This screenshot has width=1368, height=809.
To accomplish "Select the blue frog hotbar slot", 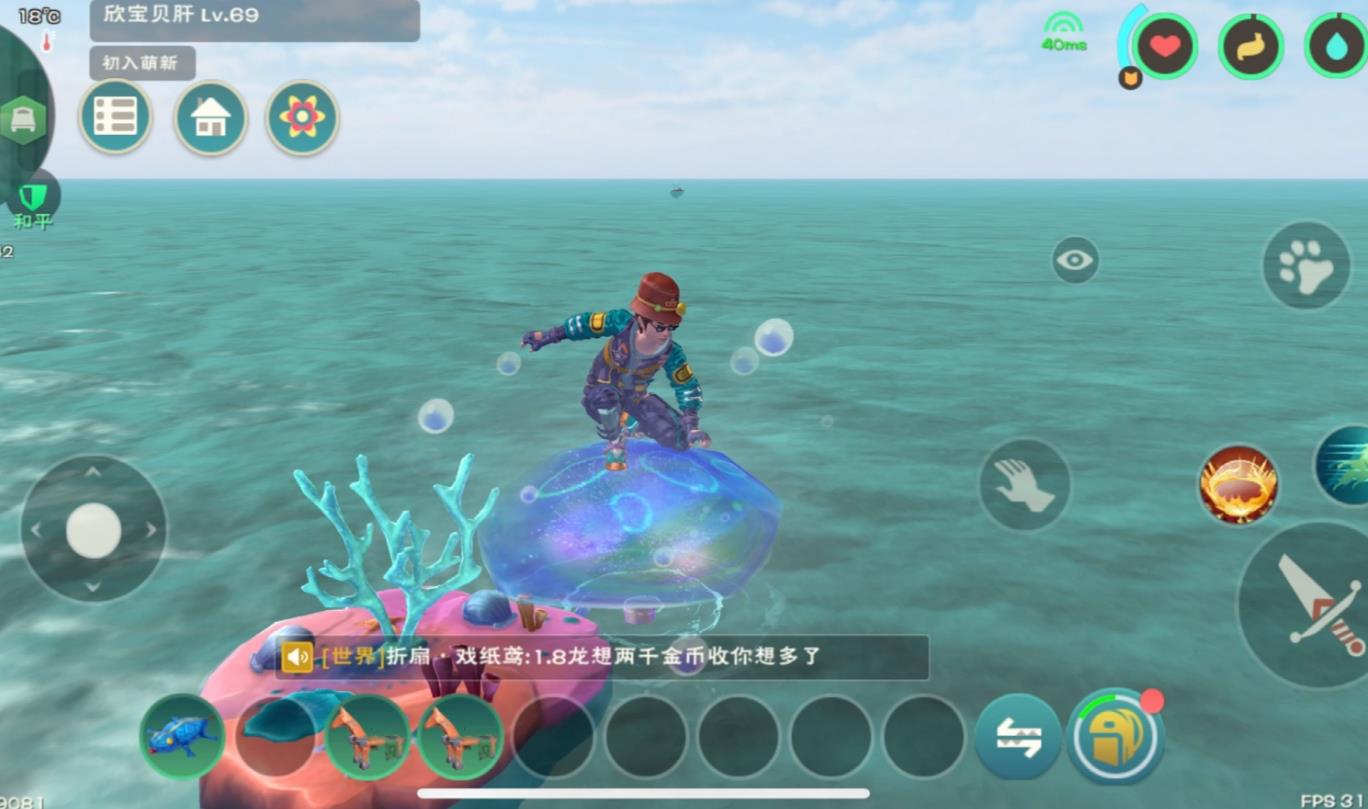I will (x=182, y=737).
